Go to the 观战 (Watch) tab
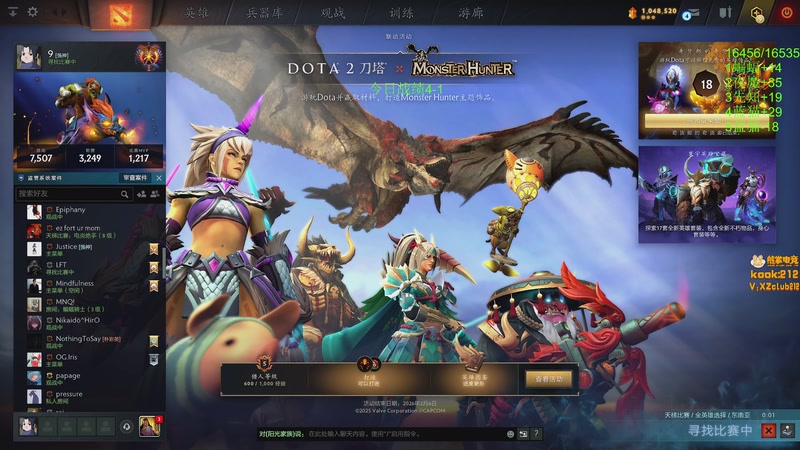 click(333, 13)
